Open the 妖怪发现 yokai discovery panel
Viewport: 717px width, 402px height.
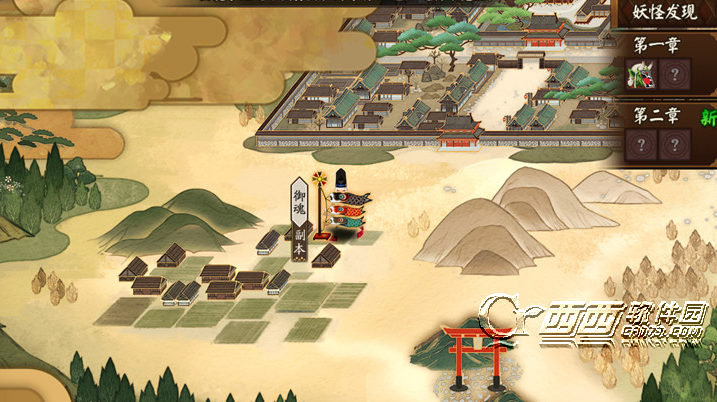pyautogui.click(x=663, y=13)
